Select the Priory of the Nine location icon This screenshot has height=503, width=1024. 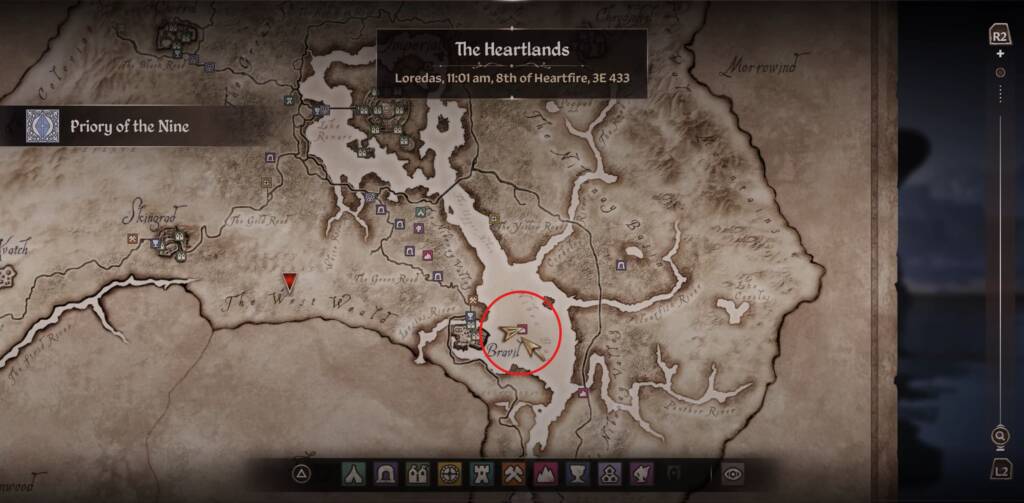pyautogui.click(x=42, y=126)
